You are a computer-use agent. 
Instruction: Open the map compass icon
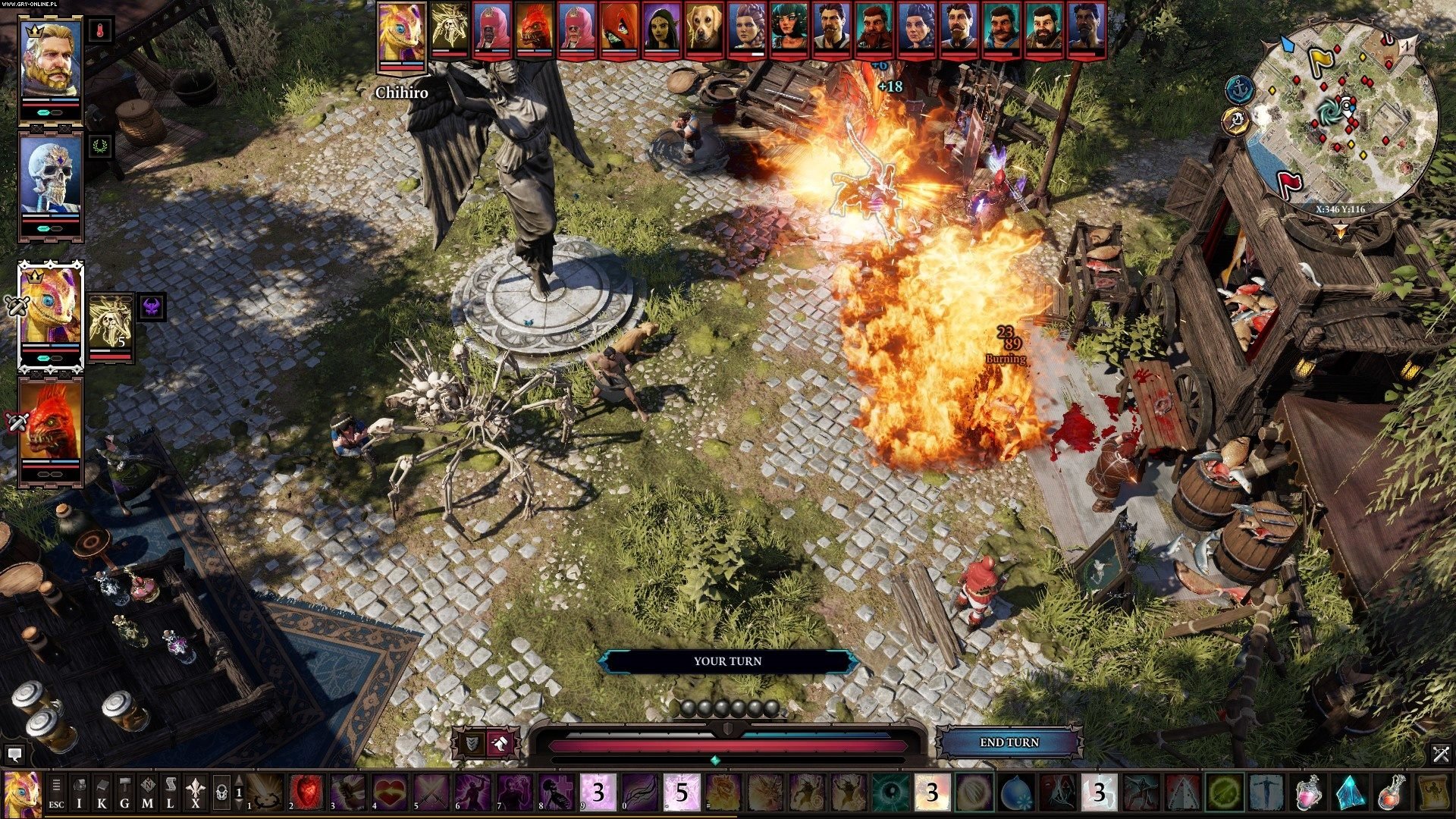147,792
